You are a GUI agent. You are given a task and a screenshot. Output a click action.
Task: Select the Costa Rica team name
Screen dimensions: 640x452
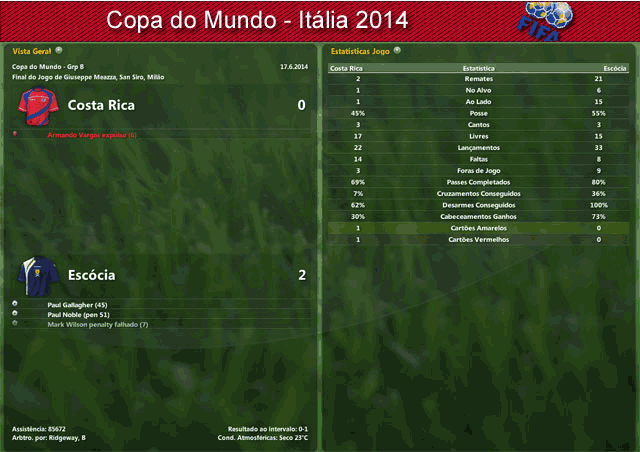point(101,105)
